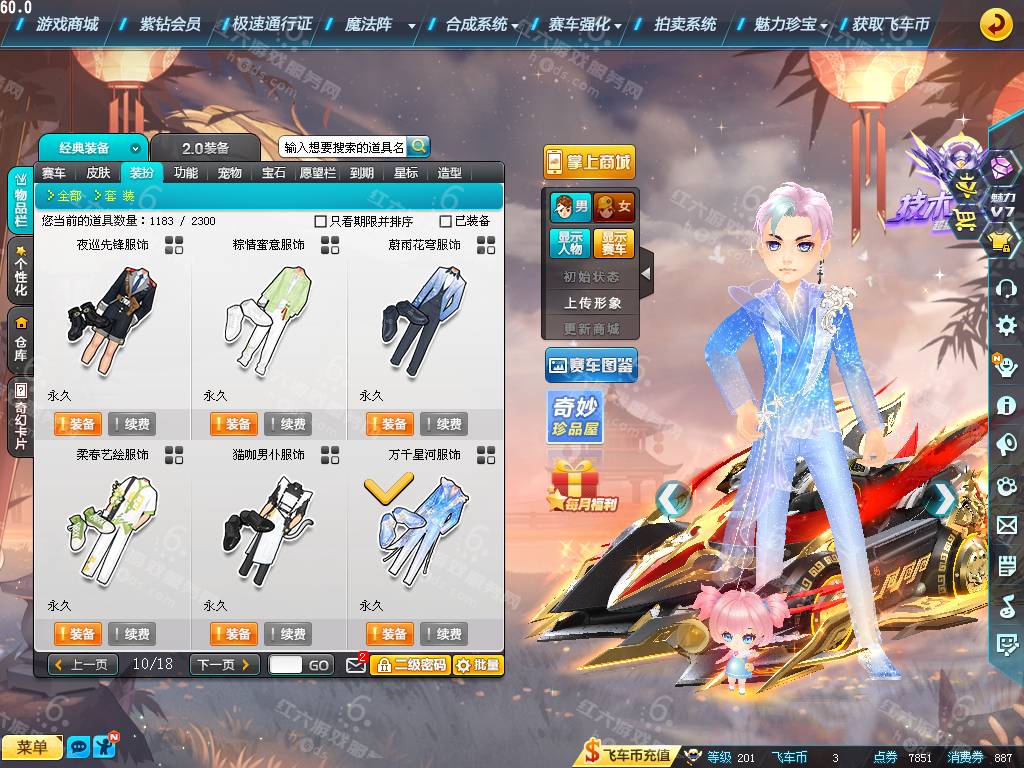Click the 上传形象 upload appearance button

point(592,302)
